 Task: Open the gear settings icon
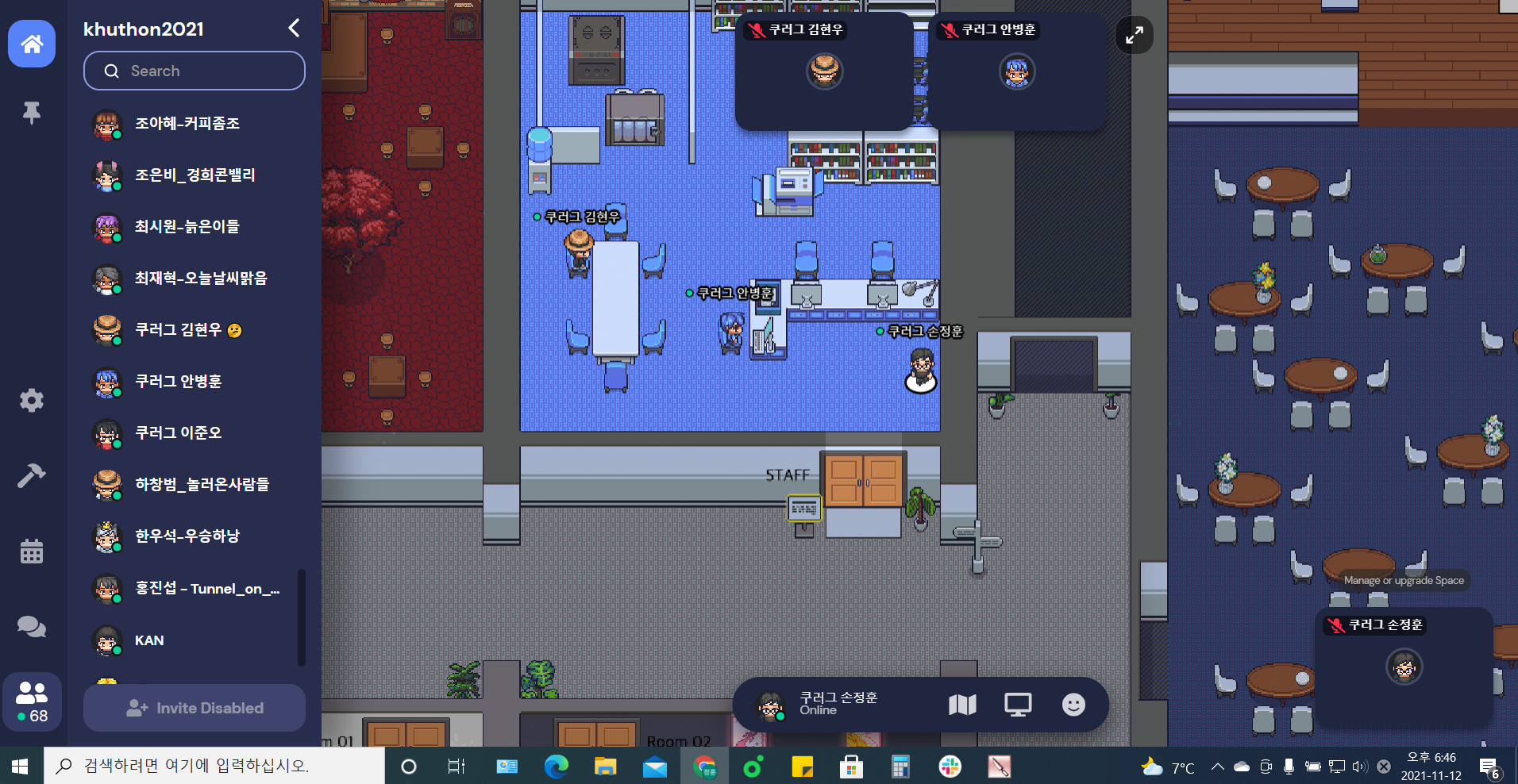(32, 400)
